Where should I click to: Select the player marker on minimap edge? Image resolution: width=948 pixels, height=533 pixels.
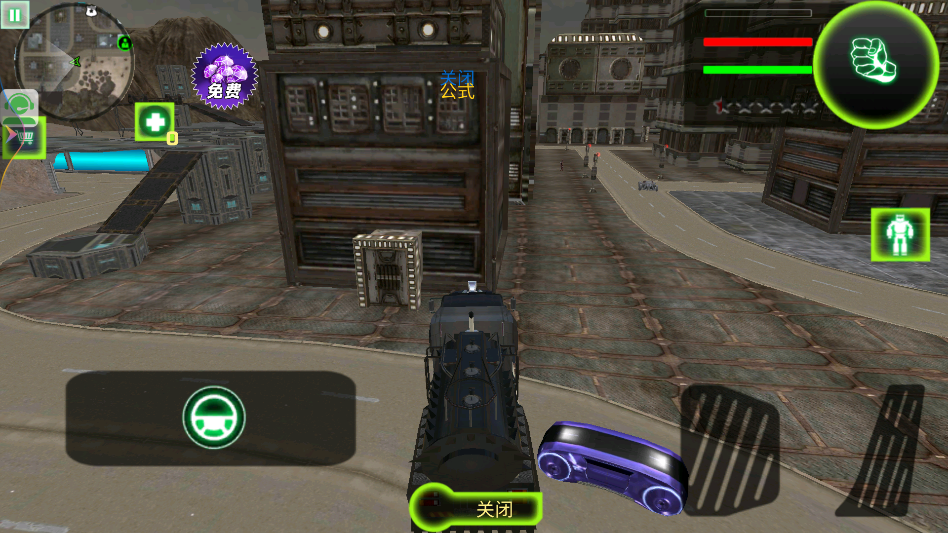pyautogui.click(x=124, y=42)
